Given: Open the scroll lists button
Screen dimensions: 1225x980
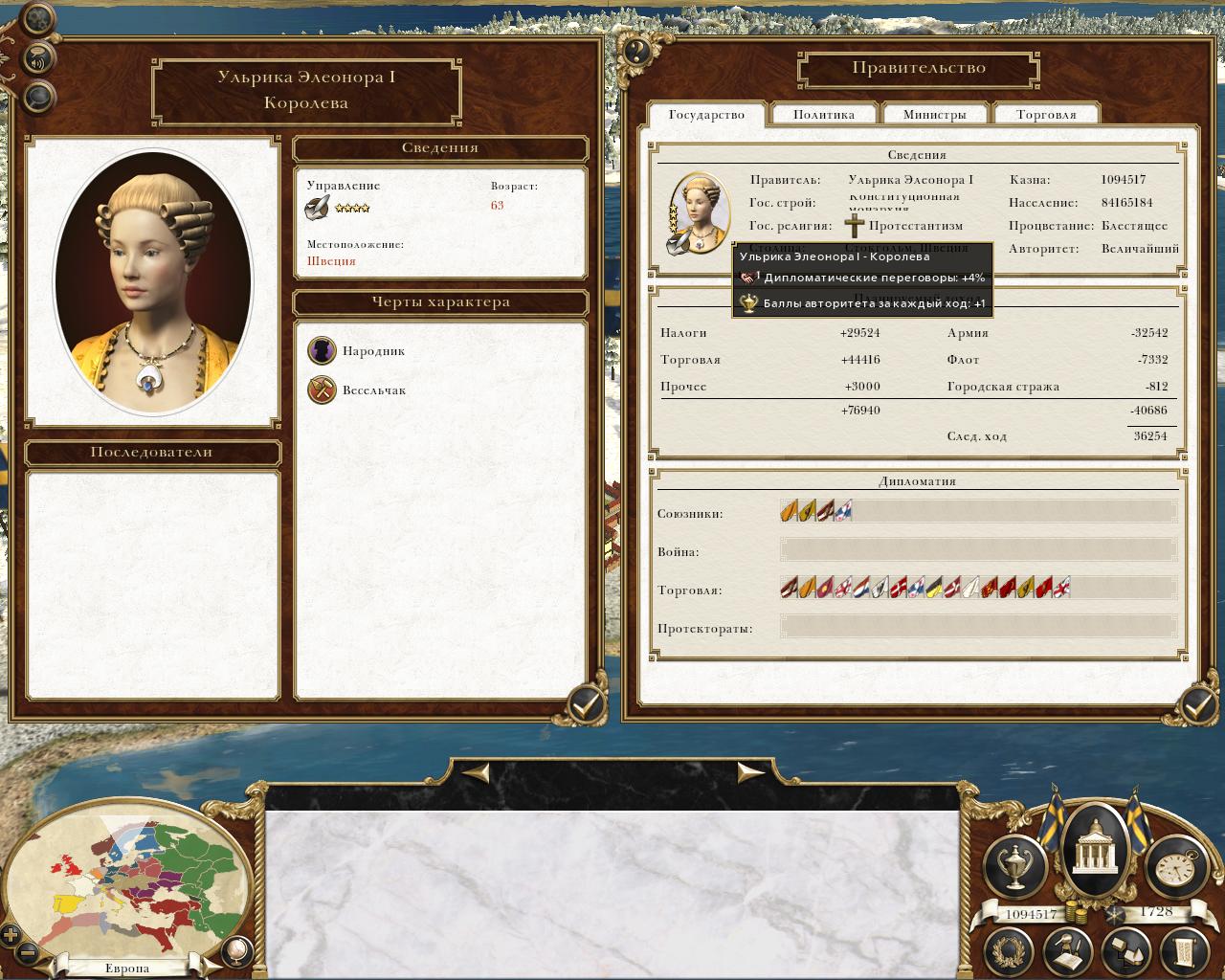Looking at the screenshot, I should 1183,950.
